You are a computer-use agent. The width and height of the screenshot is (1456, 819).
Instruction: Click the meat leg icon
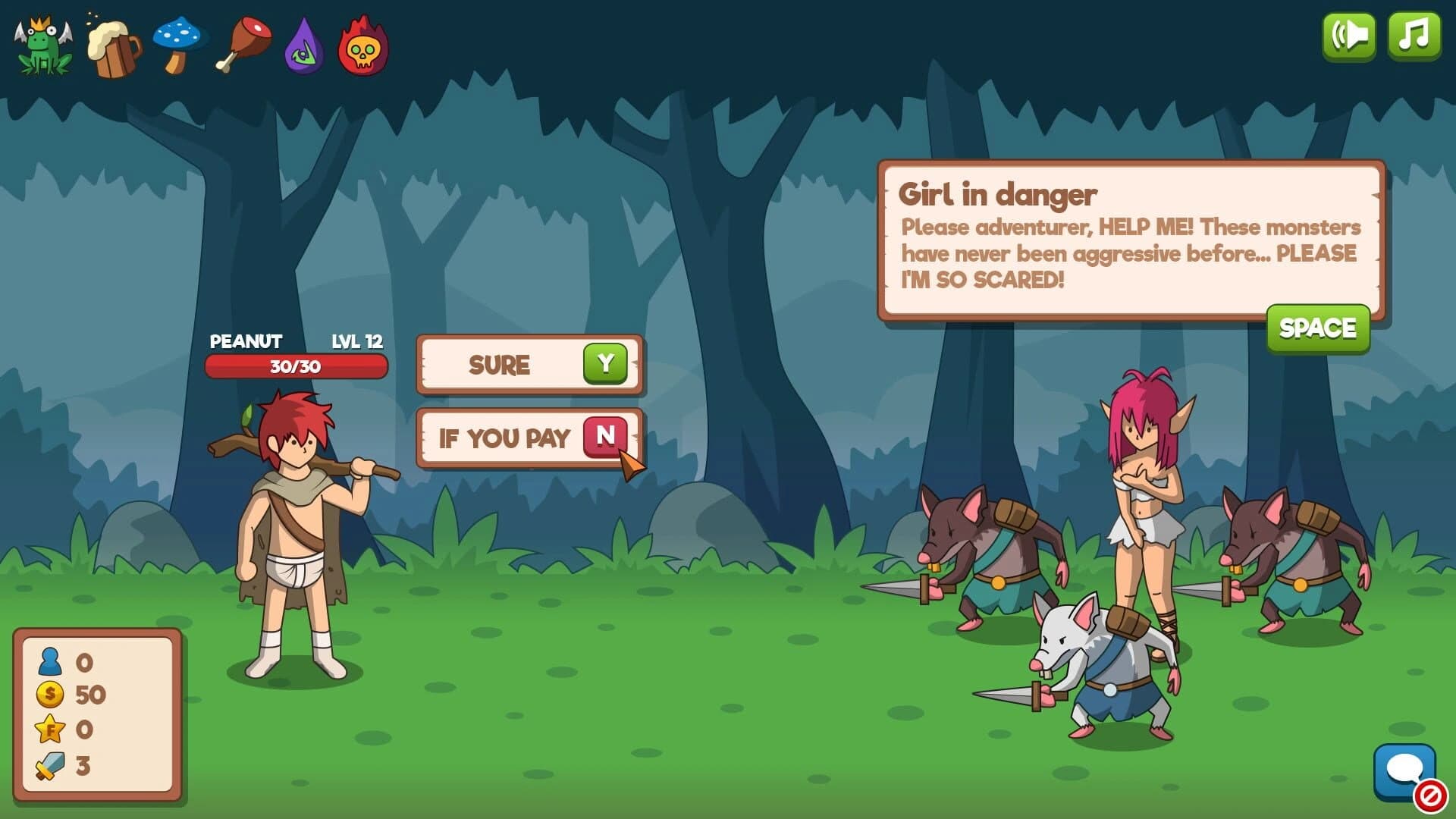click(243, 45)
